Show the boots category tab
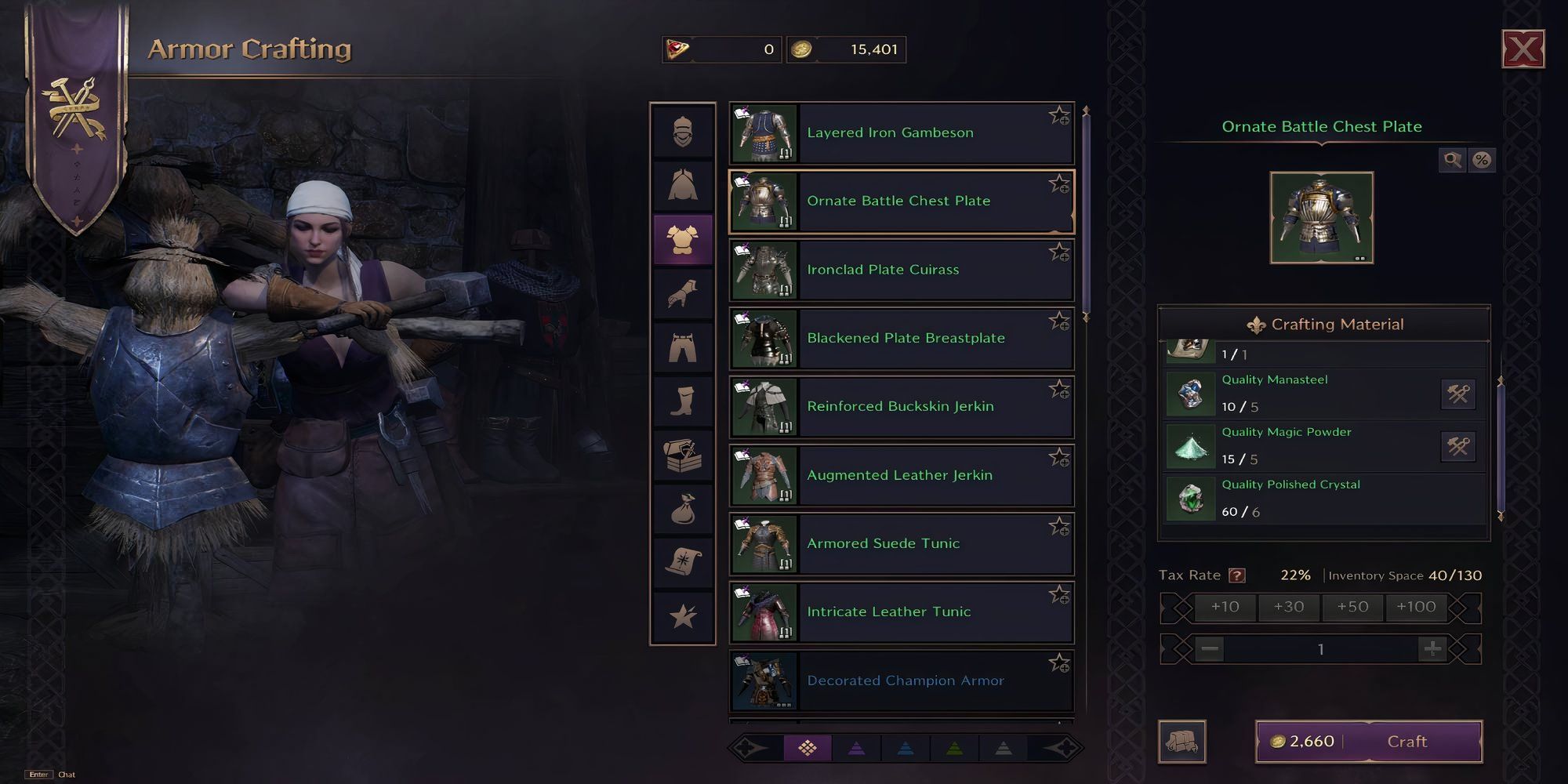The height and width of the screenshot is (784, 1568). point(683,401)
